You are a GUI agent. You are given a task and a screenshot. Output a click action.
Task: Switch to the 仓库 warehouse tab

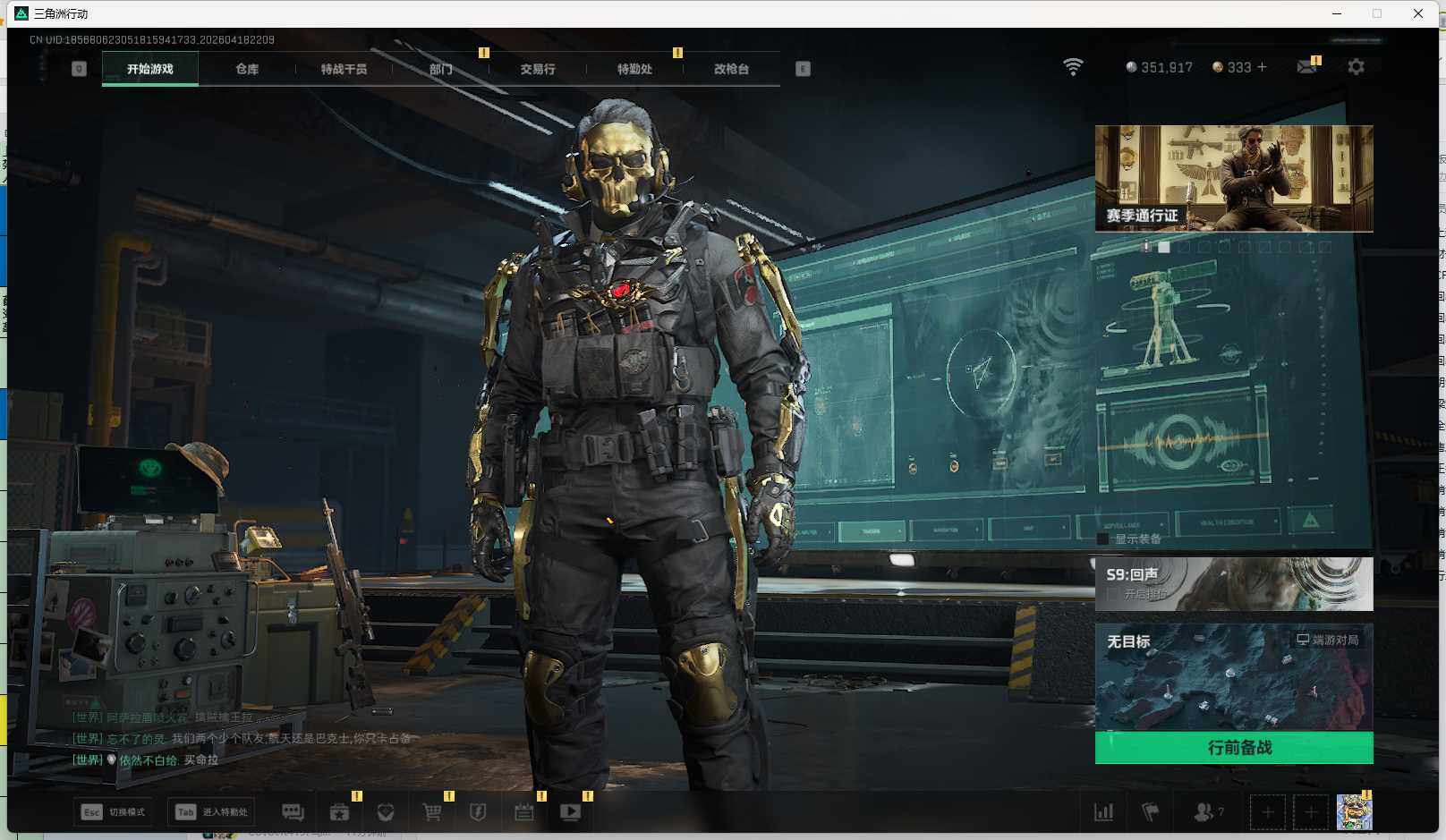(247, 69)
